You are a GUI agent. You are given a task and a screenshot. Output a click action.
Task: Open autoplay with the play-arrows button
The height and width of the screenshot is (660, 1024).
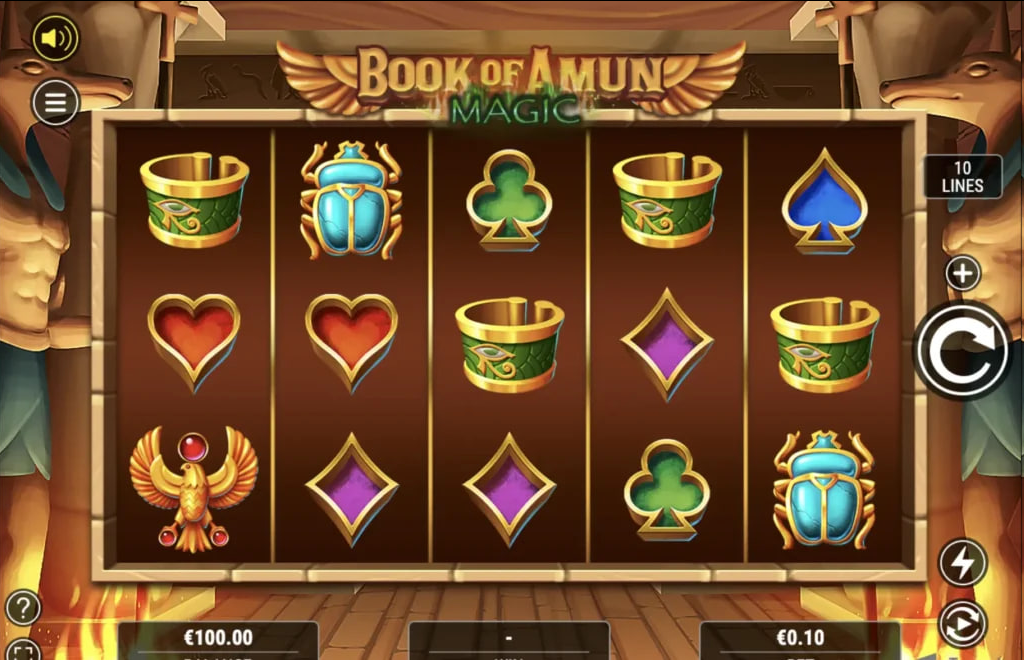[963, 624]
